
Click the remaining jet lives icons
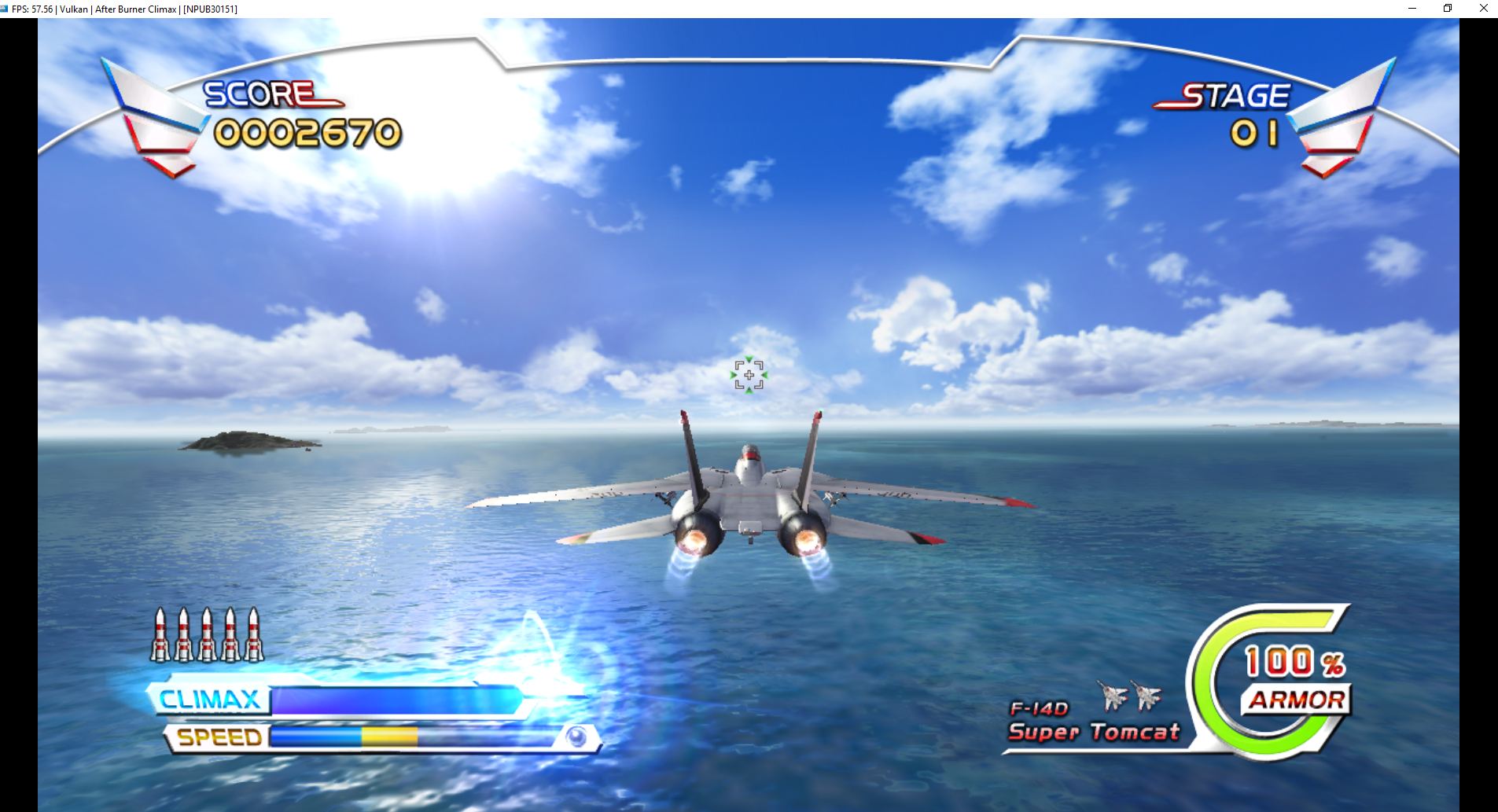coord(1130,695)
